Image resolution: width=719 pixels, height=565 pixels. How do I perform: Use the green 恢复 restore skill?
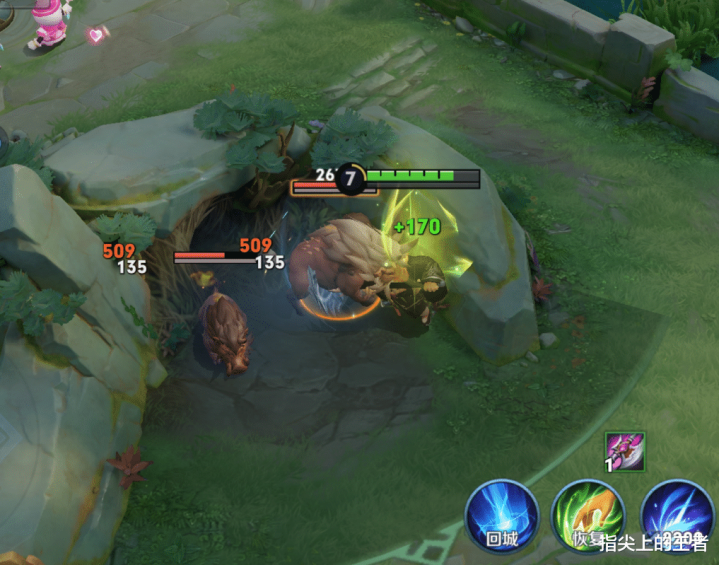(589, 516)
